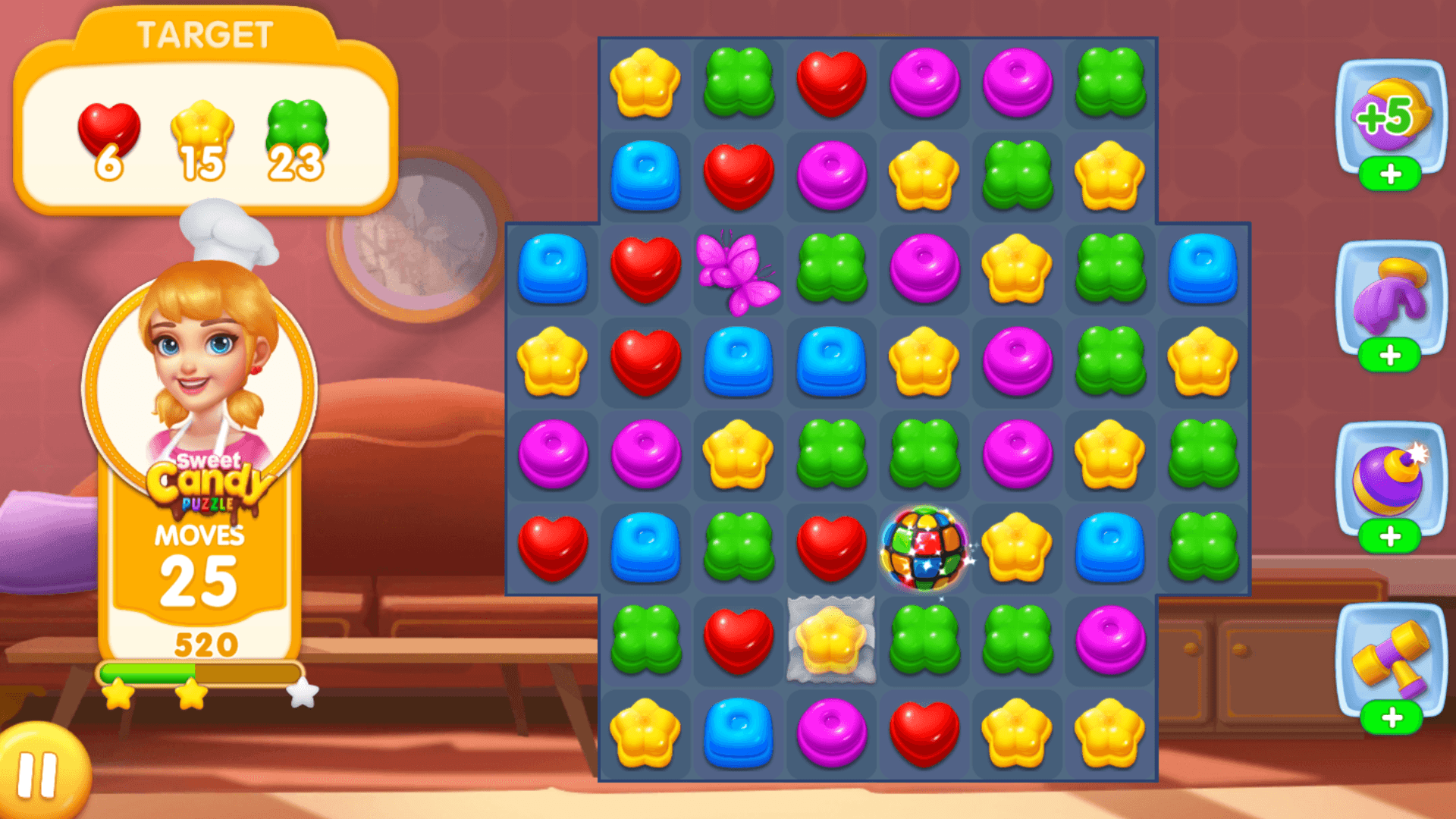Tap the rainbow color bomb on the board
Image resolution: width=1456 pixels, height=819 pixels.
tap(925, 548)
